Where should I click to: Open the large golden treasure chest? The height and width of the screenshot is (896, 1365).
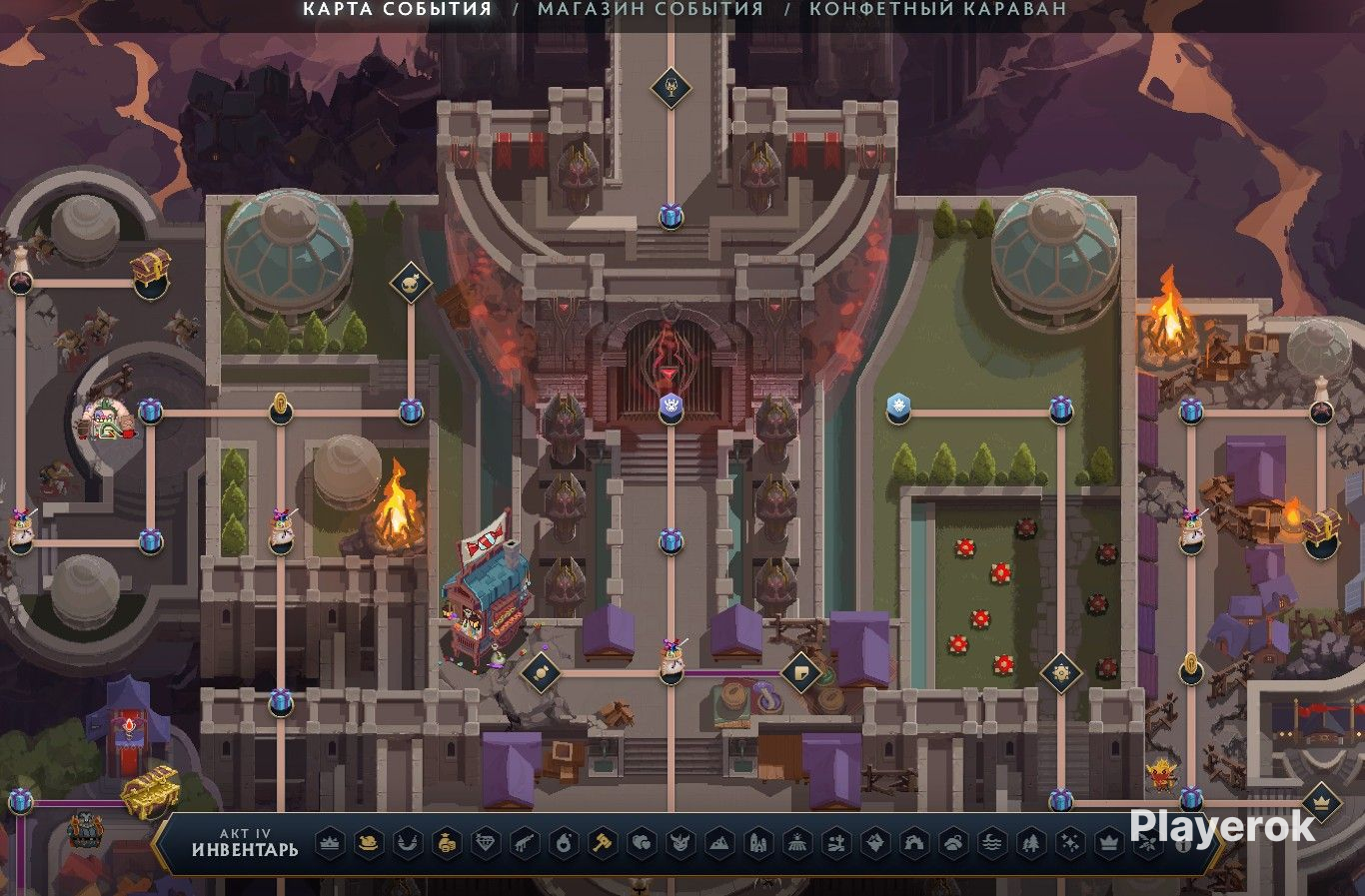[x=150, y=791]
